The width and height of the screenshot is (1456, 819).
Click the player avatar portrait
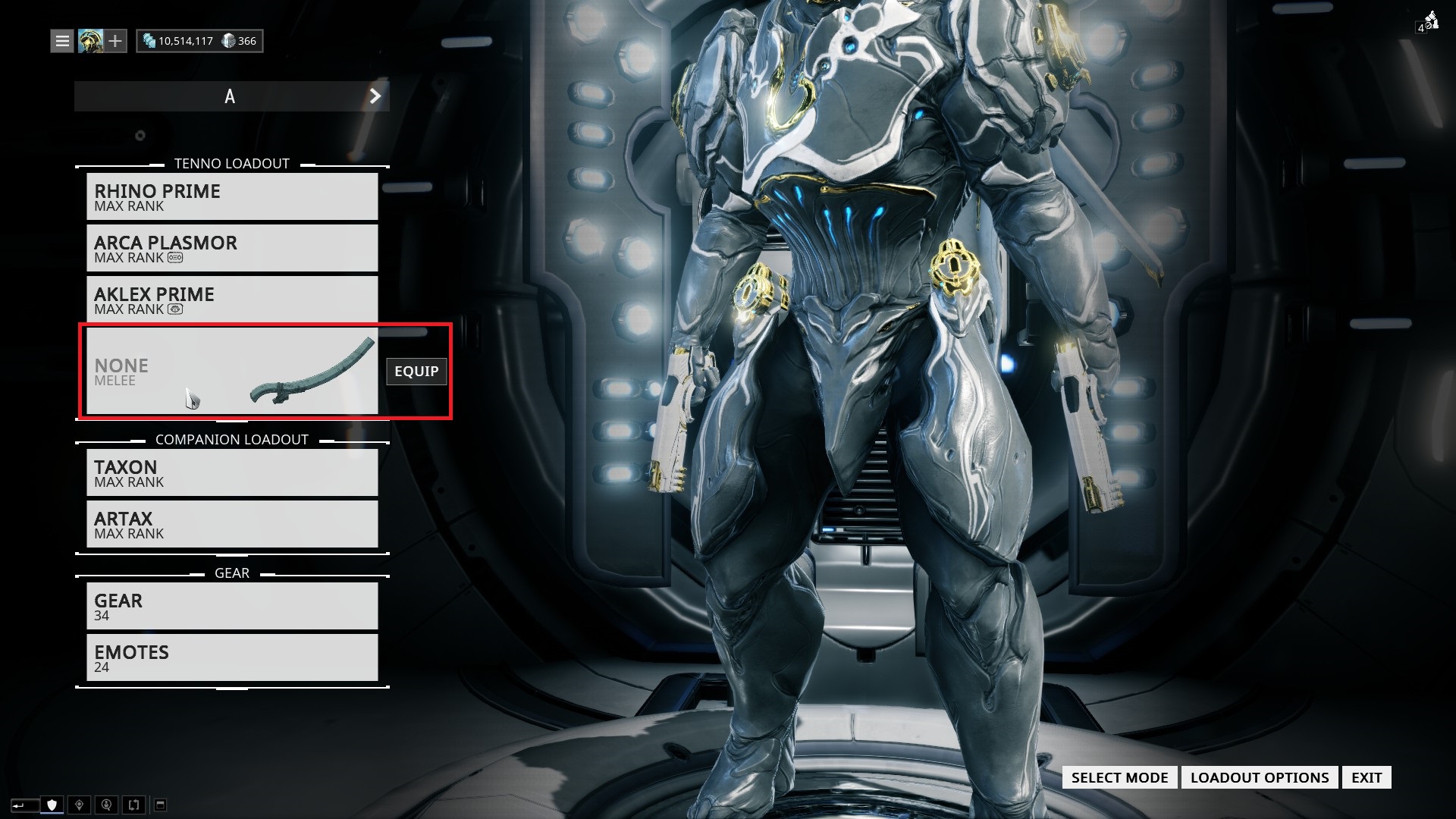point(91,41)
